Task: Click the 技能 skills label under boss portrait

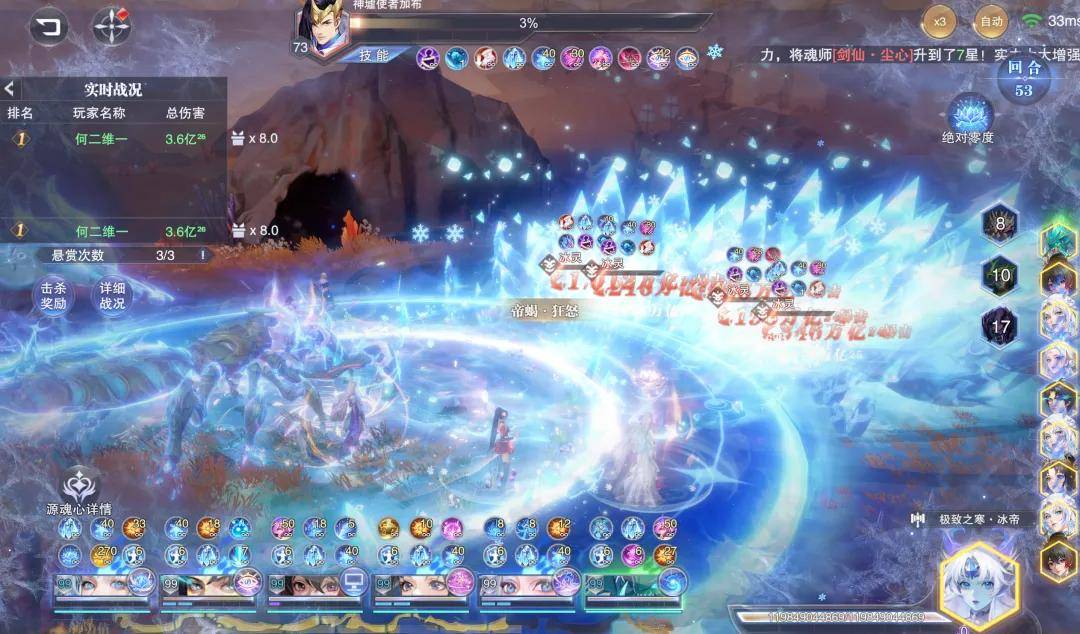Action: tap(374, 55)
